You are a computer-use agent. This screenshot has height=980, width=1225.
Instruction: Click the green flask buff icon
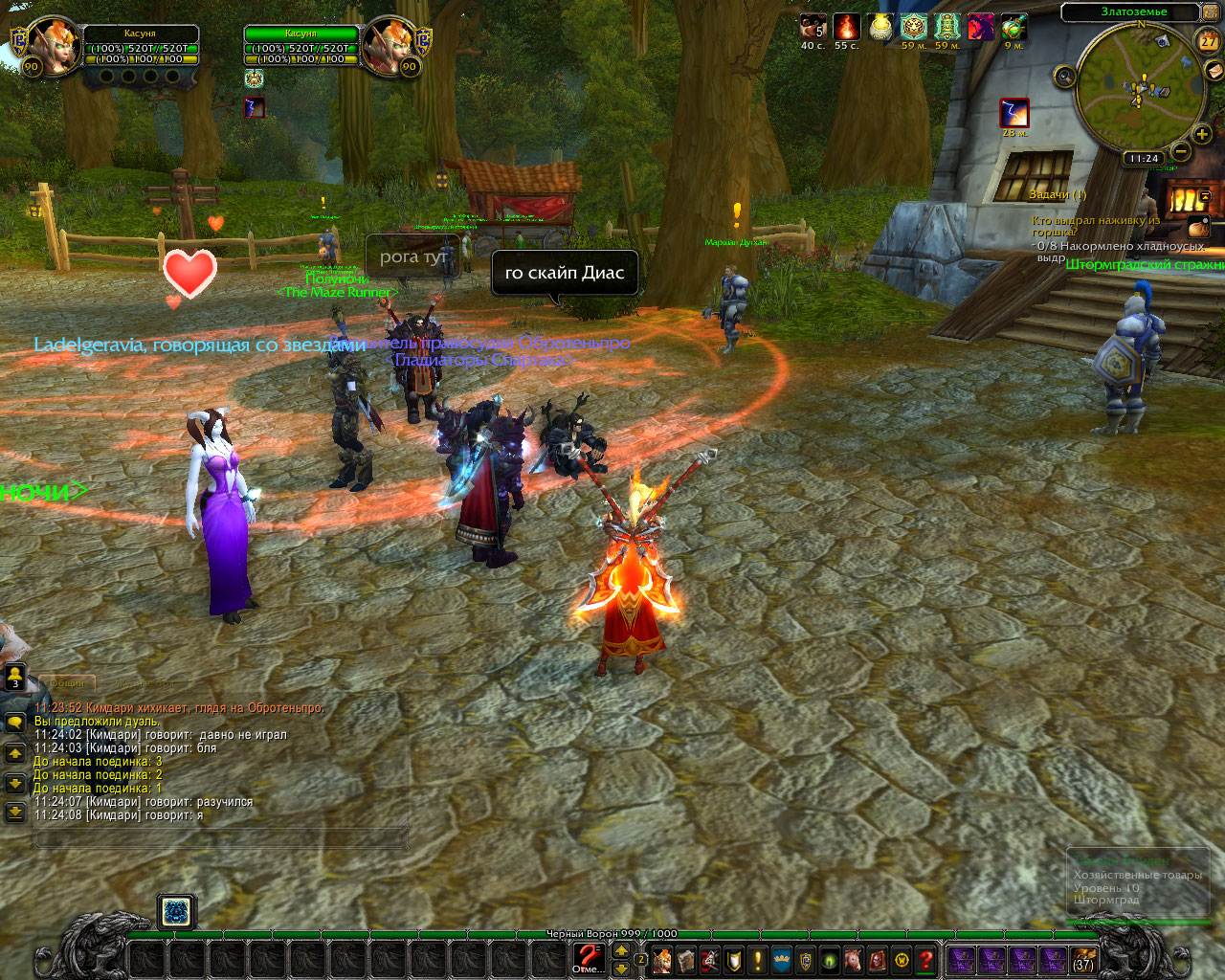pyautogui.click(x=1013, y=27)
